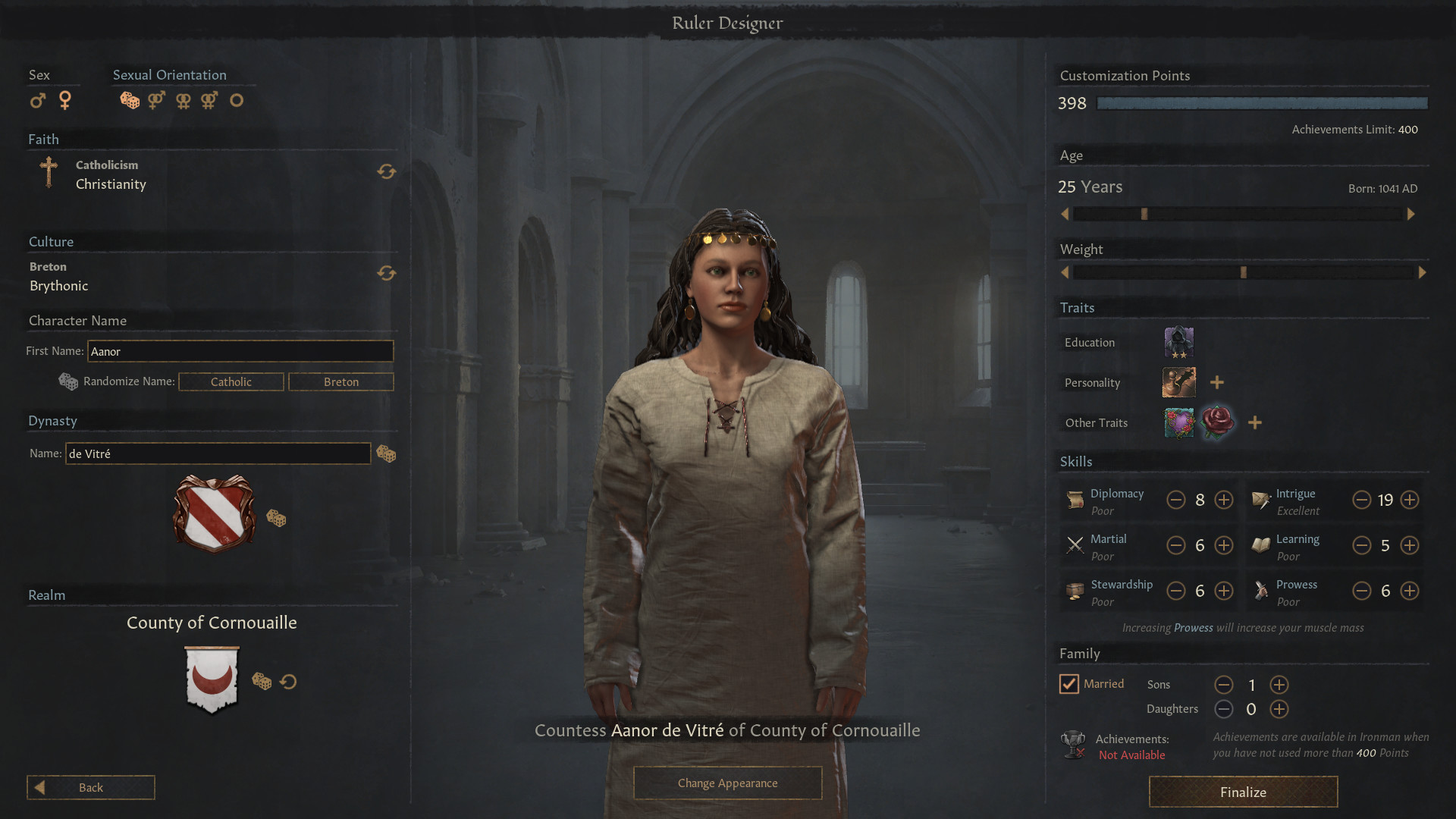Click the Achievements trophy icon
The height and width of the screenshot is (819, 1456).
1073,744
